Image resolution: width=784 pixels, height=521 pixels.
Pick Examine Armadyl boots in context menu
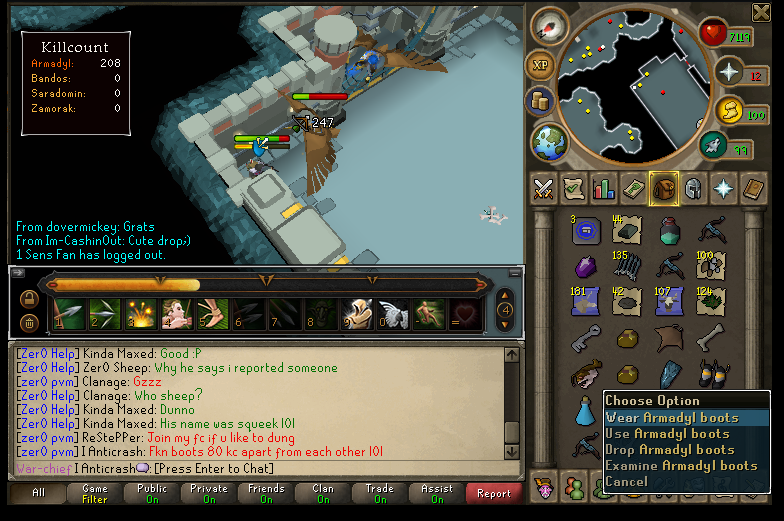tap(681, 466)
